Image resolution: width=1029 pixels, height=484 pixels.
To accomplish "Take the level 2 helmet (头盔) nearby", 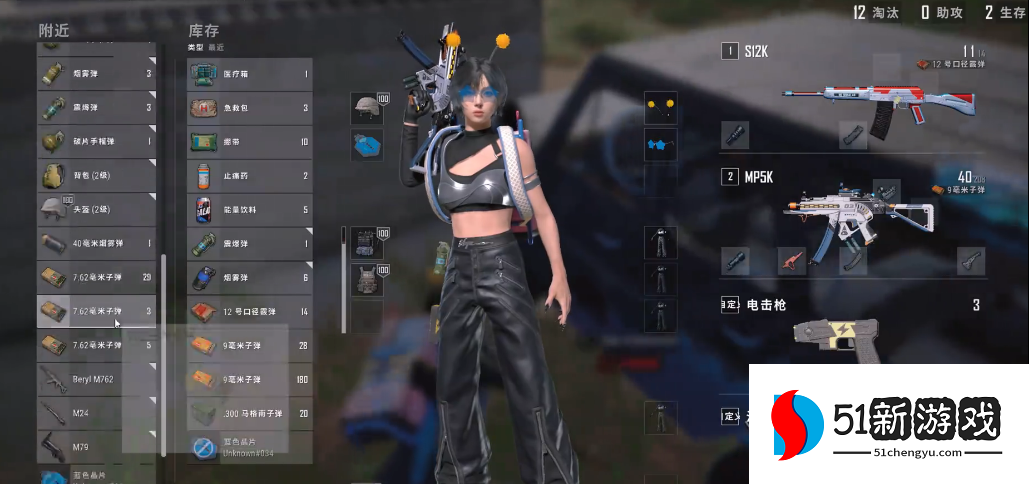I will click(96, 209).
